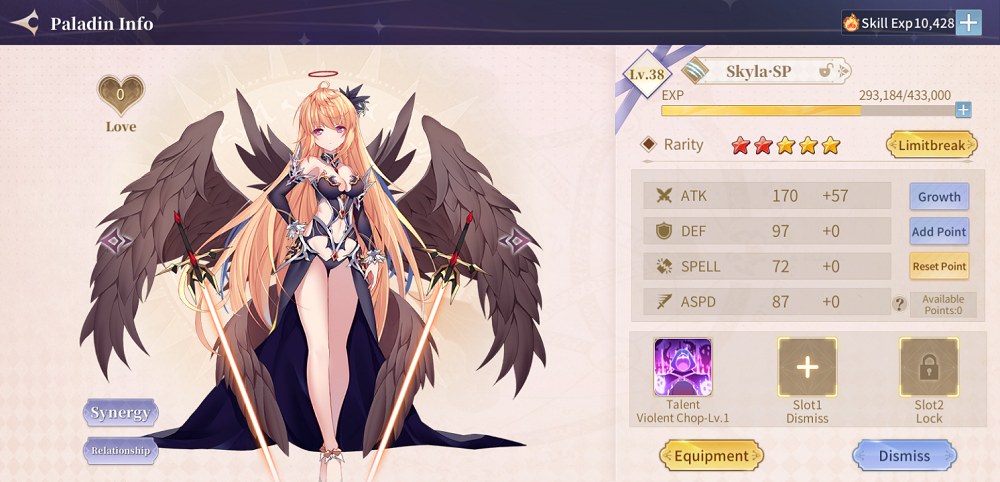The height and width of the screenshot is (482, 1000).
Task: Add more Skill Exp with plus button
Action: click(968, 22)
